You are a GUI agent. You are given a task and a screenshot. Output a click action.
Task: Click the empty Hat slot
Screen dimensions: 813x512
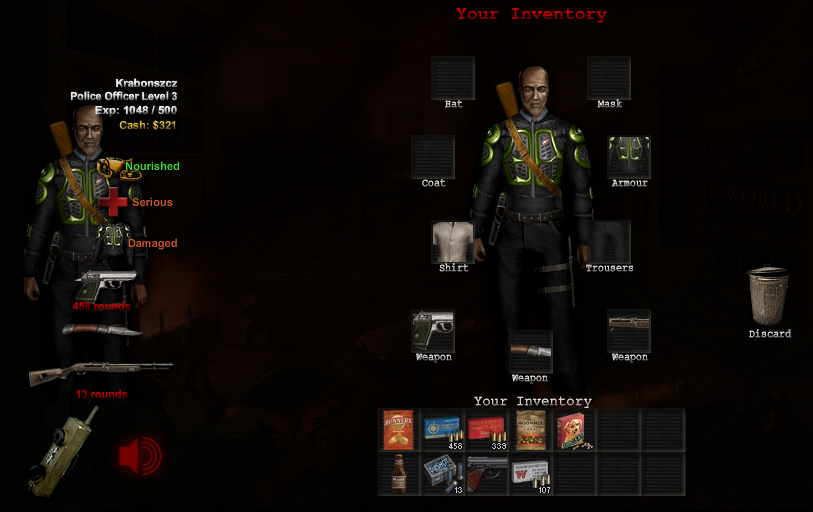coord(453,77)
